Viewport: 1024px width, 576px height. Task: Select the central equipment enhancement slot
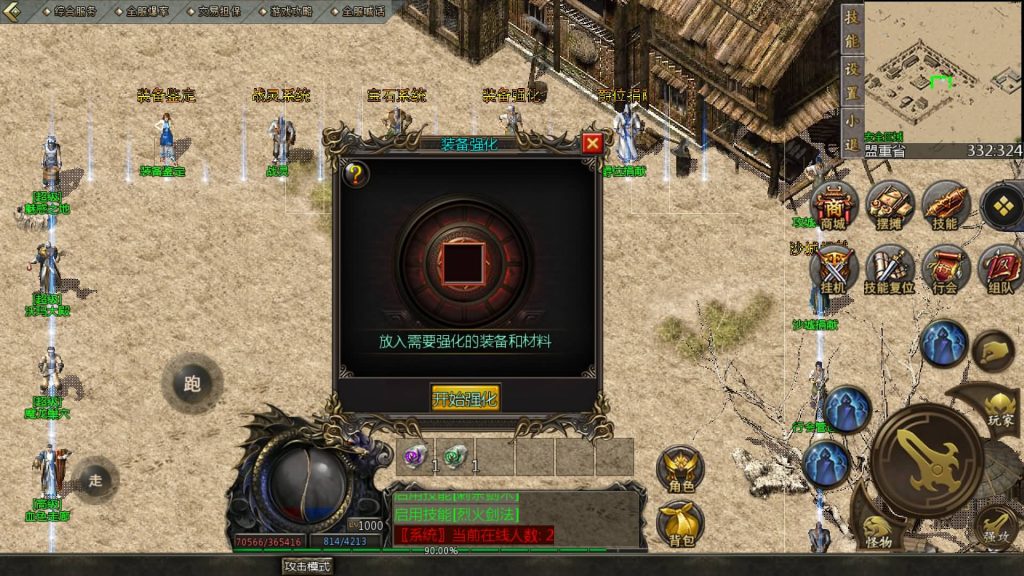coord(464,261)
